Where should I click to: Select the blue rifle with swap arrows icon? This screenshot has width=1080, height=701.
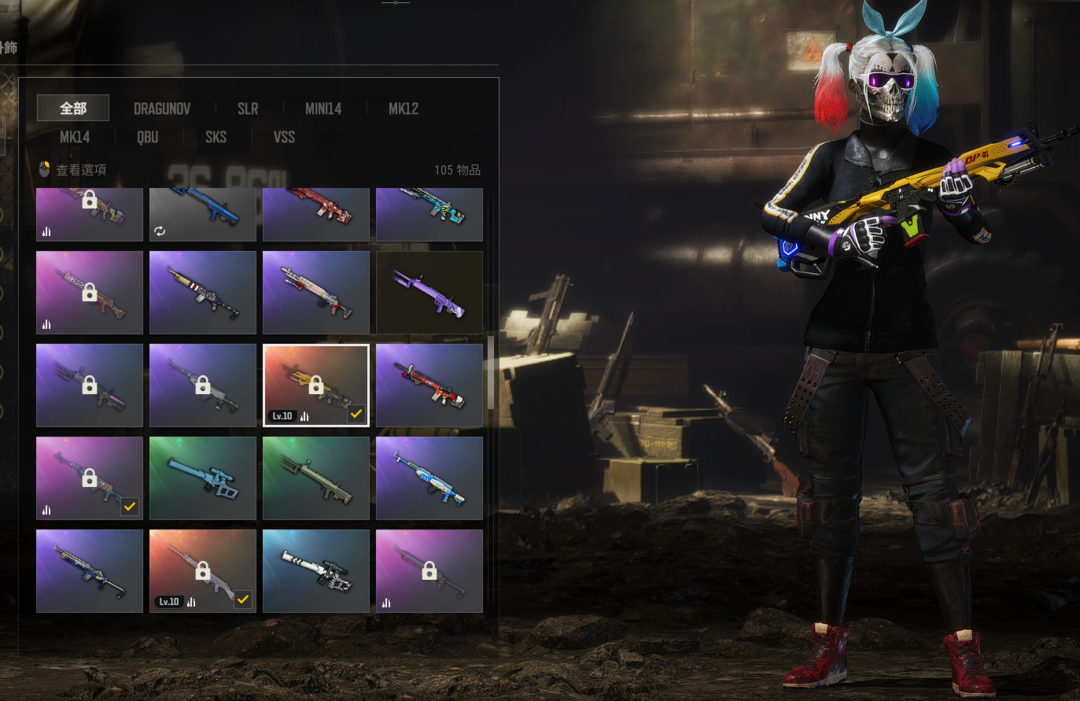(x=203, y=213)
